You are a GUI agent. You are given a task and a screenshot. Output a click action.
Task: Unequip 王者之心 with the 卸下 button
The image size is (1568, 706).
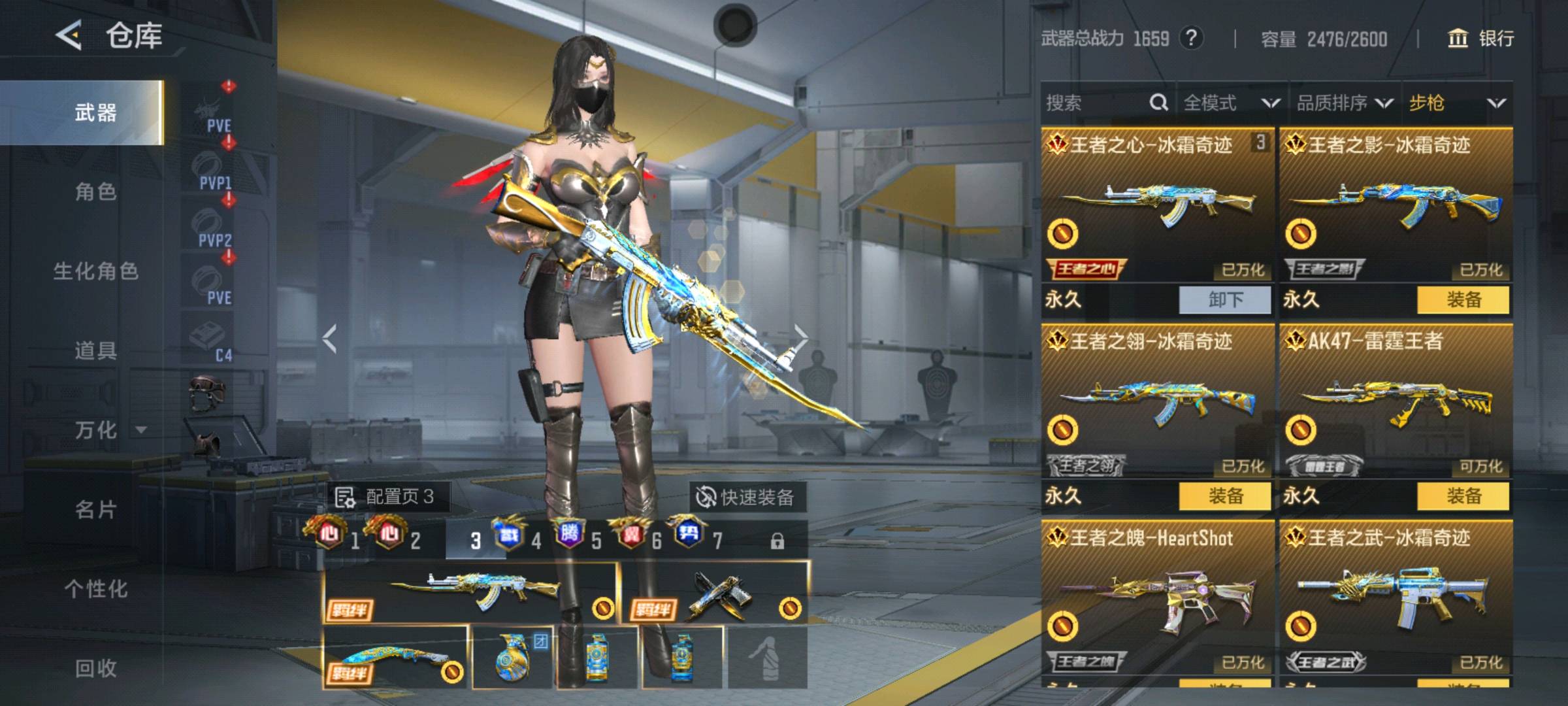[1225, 300]
